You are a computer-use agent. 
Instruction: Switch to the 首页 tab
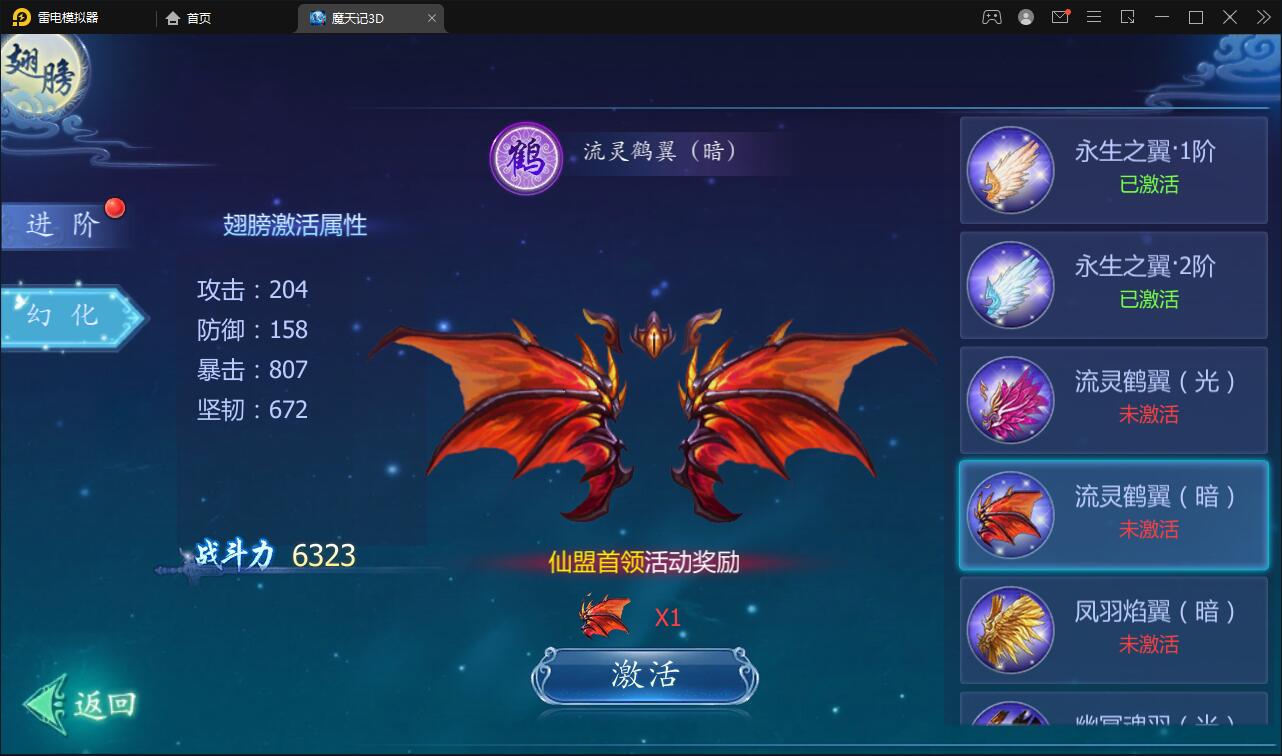click(x=186, y=17)
